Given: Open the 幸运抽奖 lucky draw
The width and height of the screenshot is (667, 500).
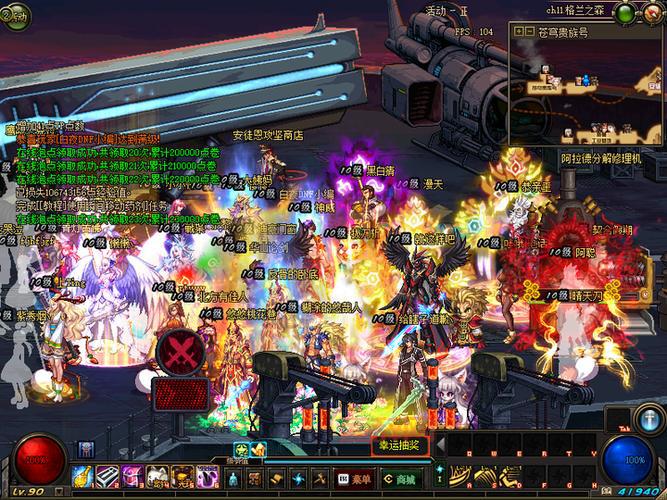Looking at the screenshot, I should [402, 444].
